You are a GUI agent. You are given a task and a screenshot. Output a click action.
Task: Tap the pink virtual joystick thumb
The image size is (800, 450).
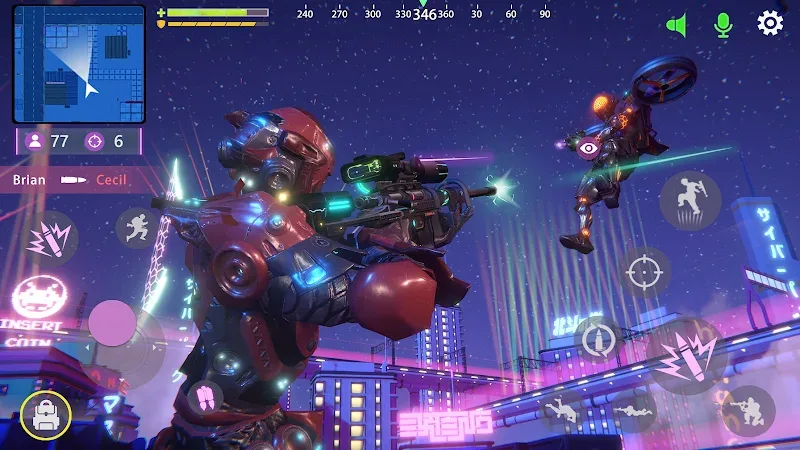coord(112,324)
